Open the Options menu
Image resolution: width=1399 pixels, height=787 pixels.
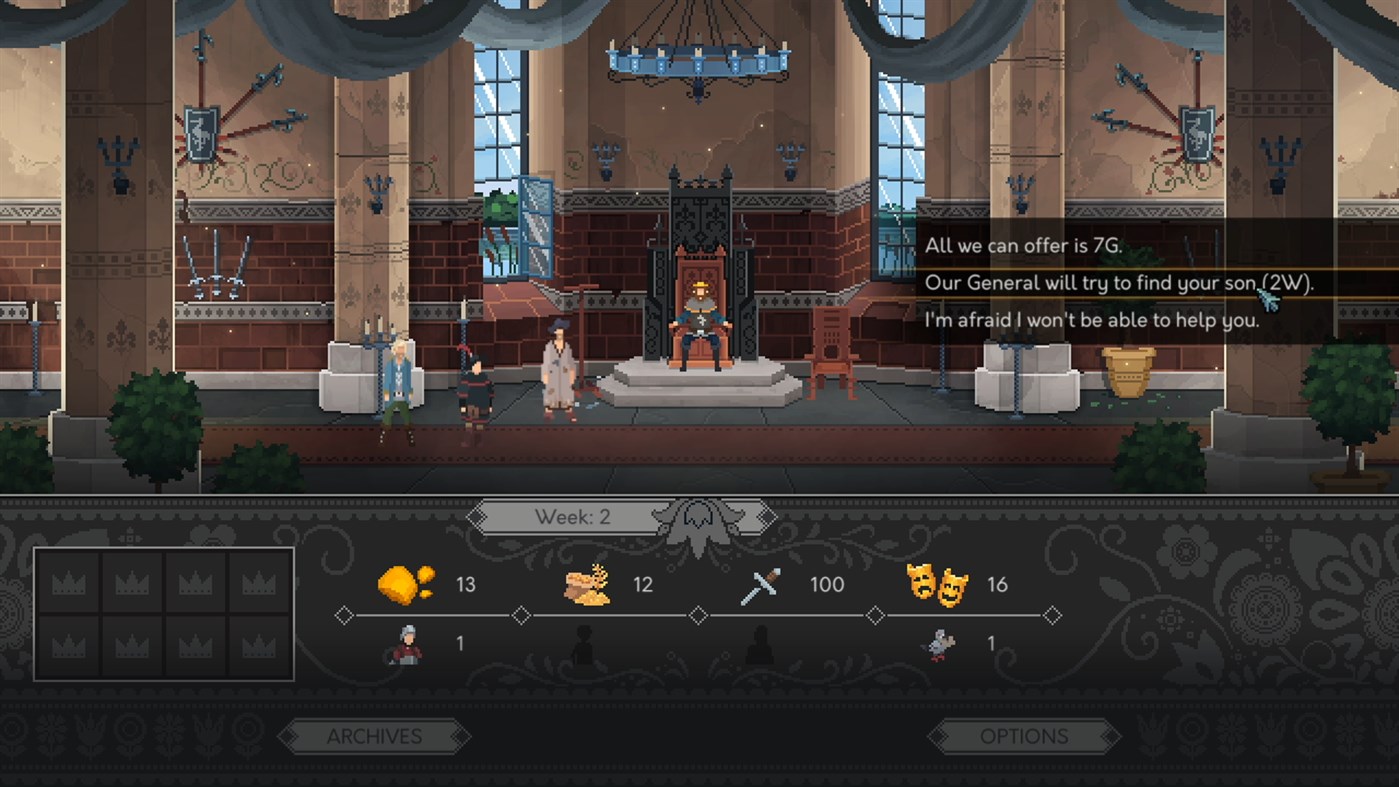pos(1022,736)
